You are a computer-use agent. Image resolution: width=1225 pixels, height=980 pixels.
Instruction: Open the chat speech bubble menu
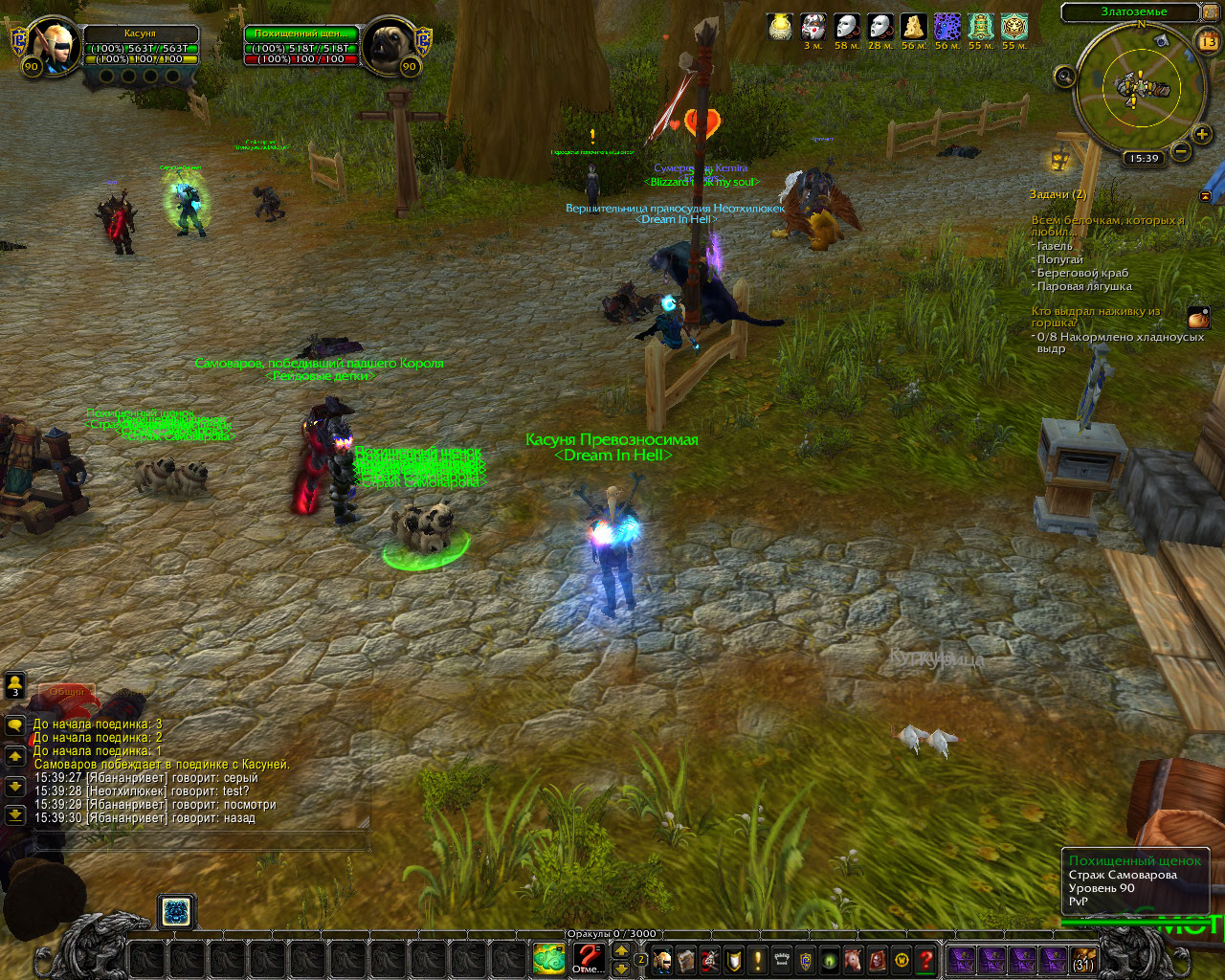click(15, 725)
